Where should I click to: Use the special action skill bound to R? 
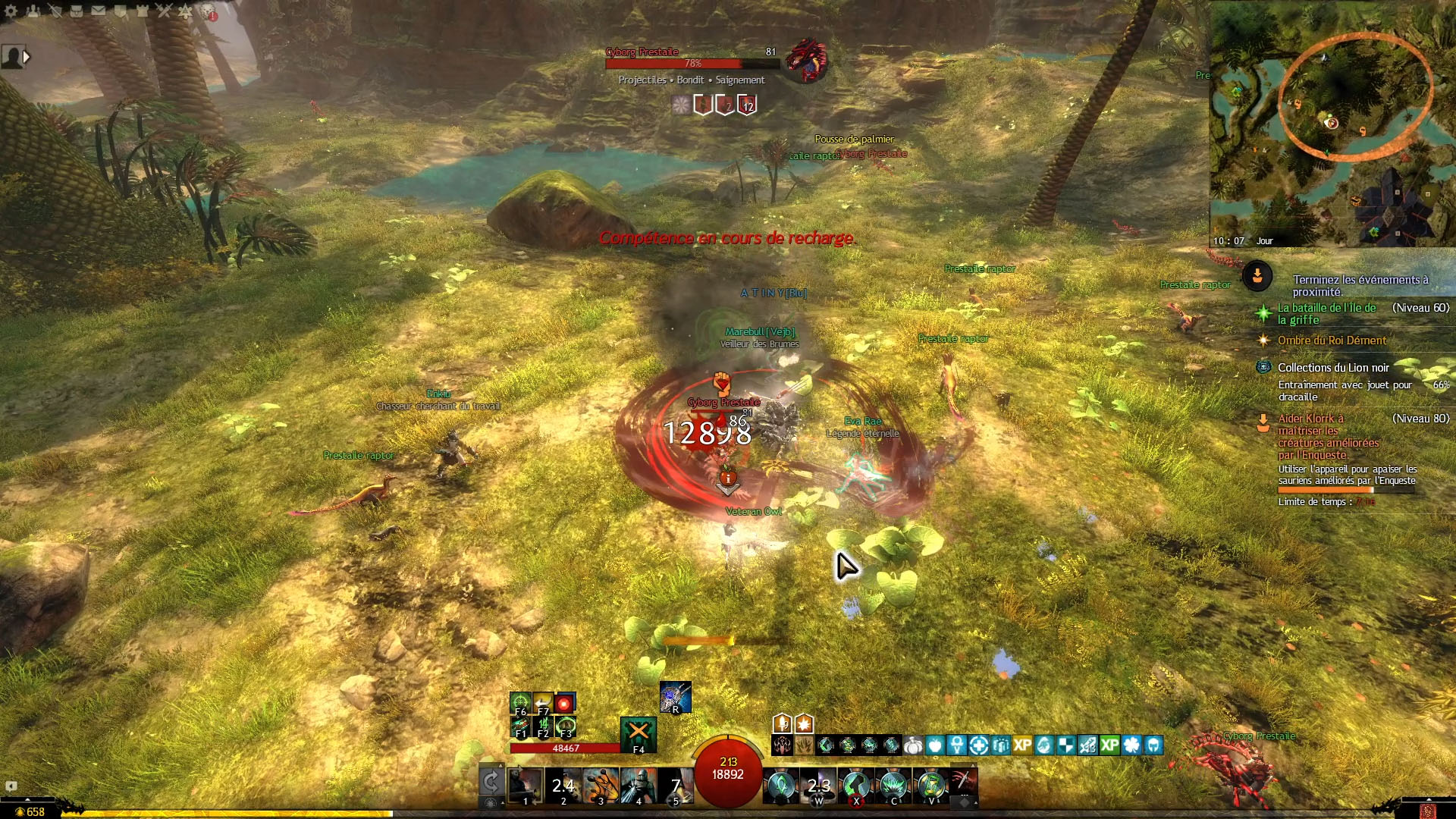[675, 697]
